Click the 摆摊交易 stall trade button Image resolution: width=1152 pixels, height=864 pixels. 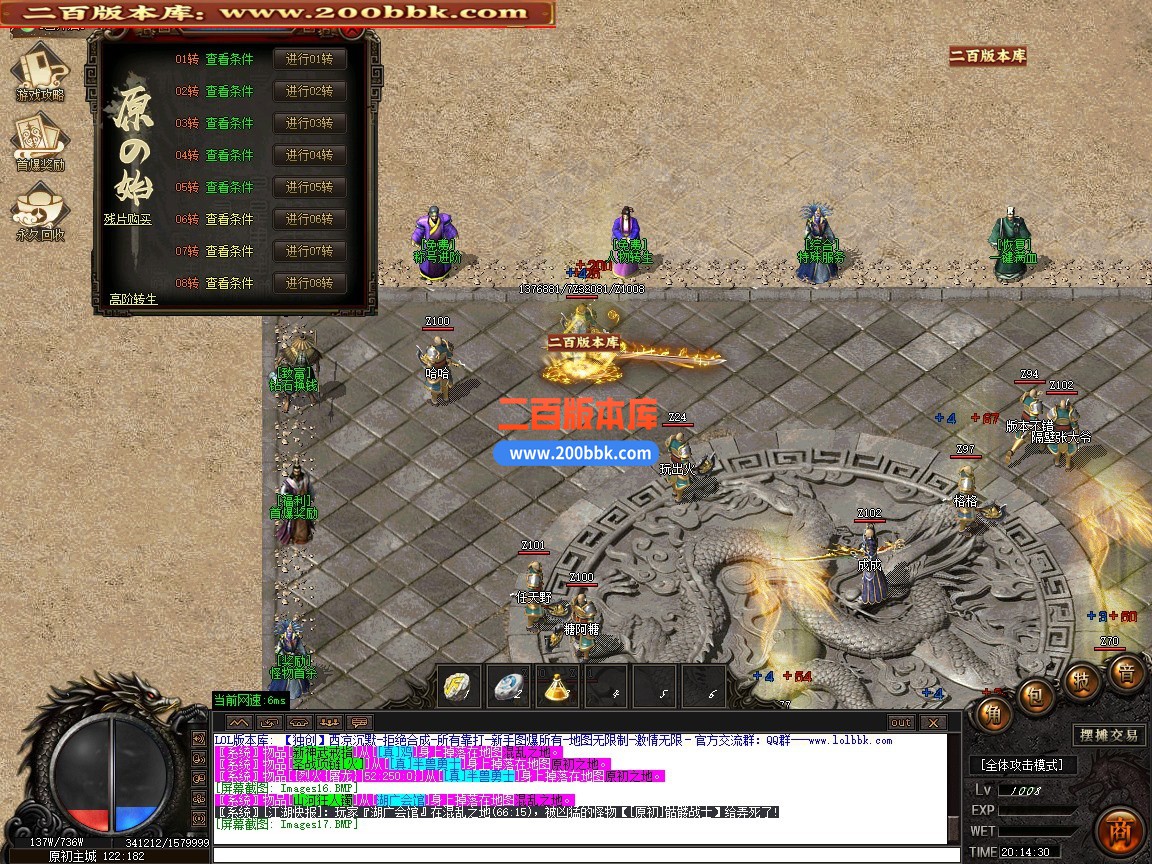[1109, 735]
